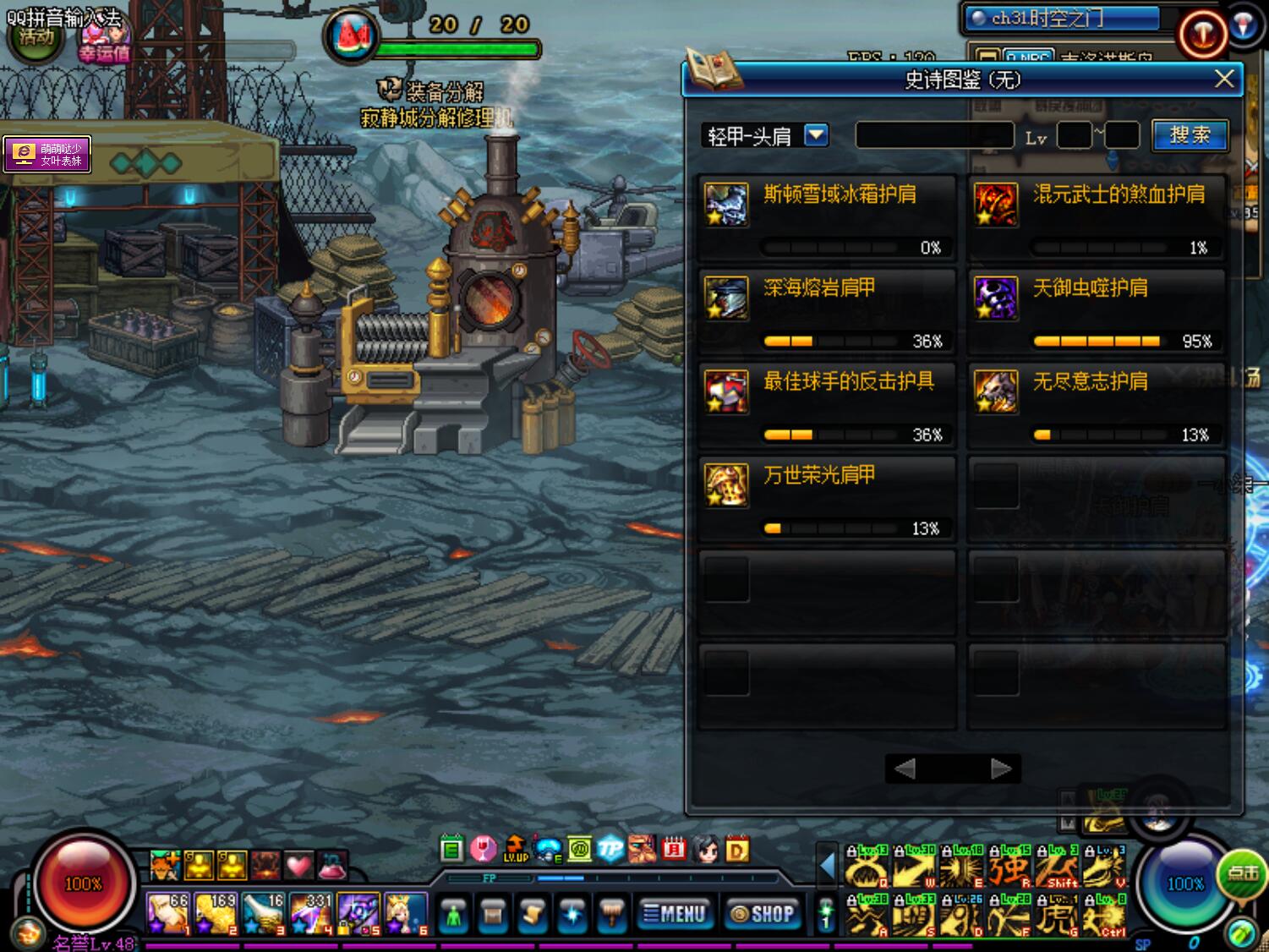Viewport: 1269px width, 952px height.
Task: Focus the item name search field
Action: pos(934,135)
